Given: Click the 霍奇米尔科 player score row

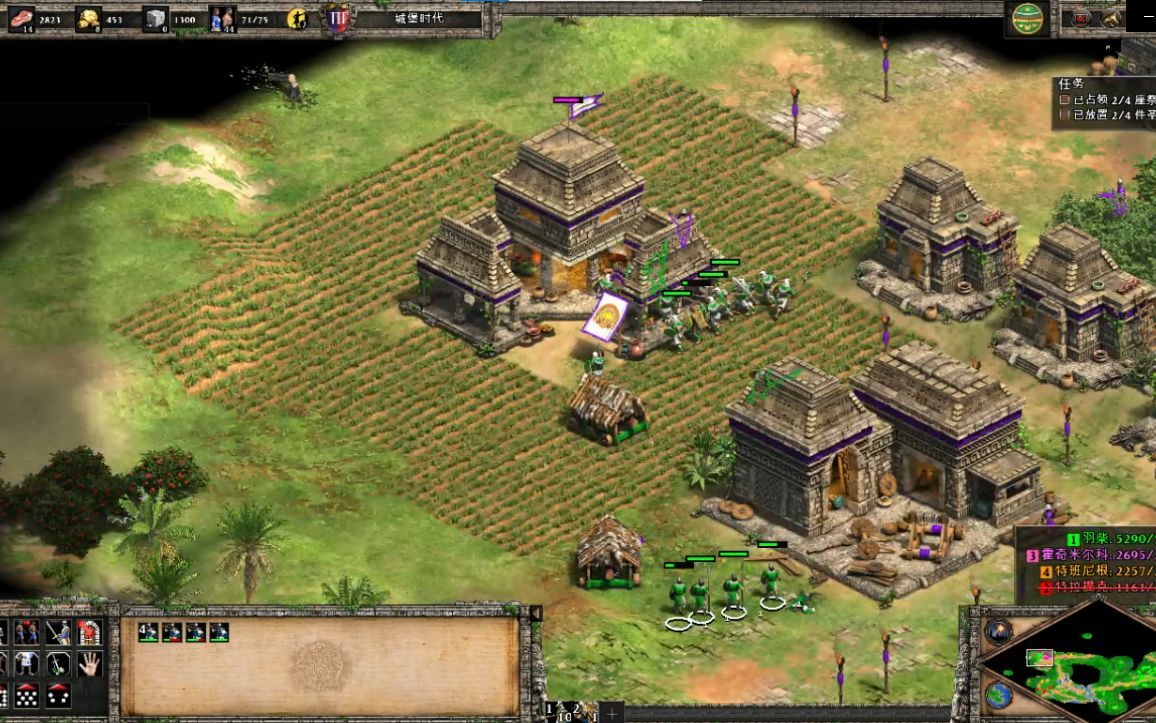Looking at the screenshot, I should (1090, 555).
